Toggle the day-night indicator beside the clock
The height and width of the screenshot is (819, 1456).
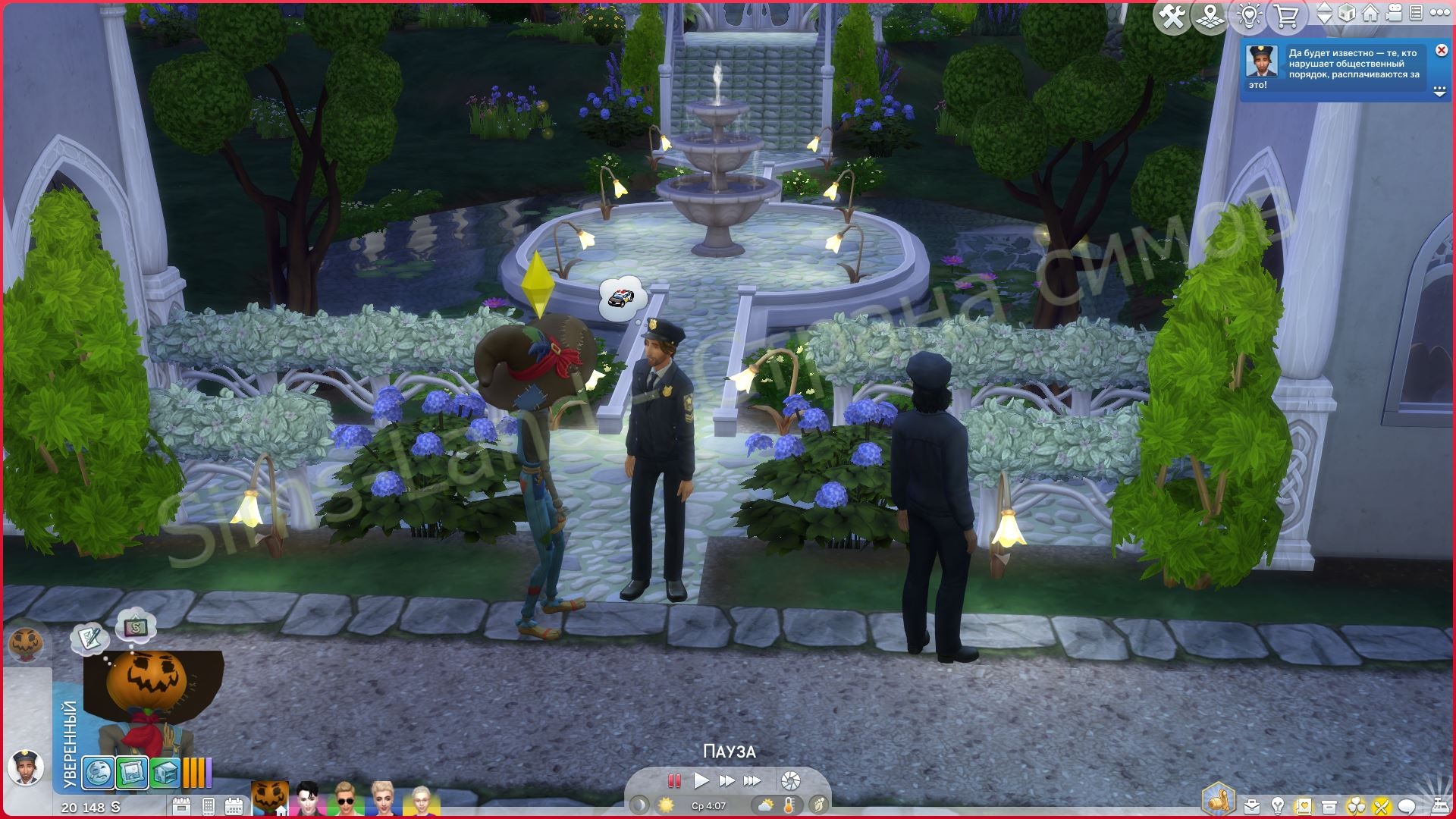pyautogui.click(x=639, y=805)
